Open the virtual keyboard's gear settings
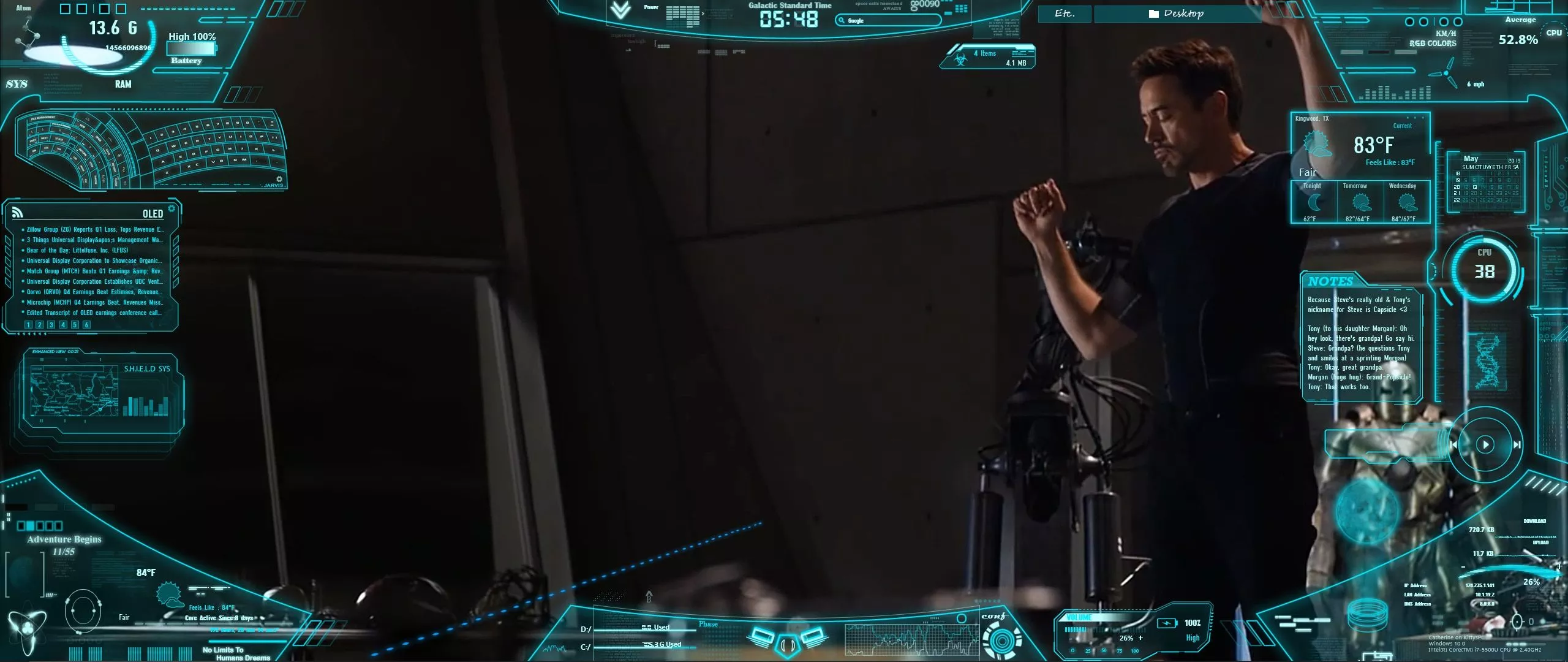This screenshot has width=1568, height=662. click(x=280, y=179)
